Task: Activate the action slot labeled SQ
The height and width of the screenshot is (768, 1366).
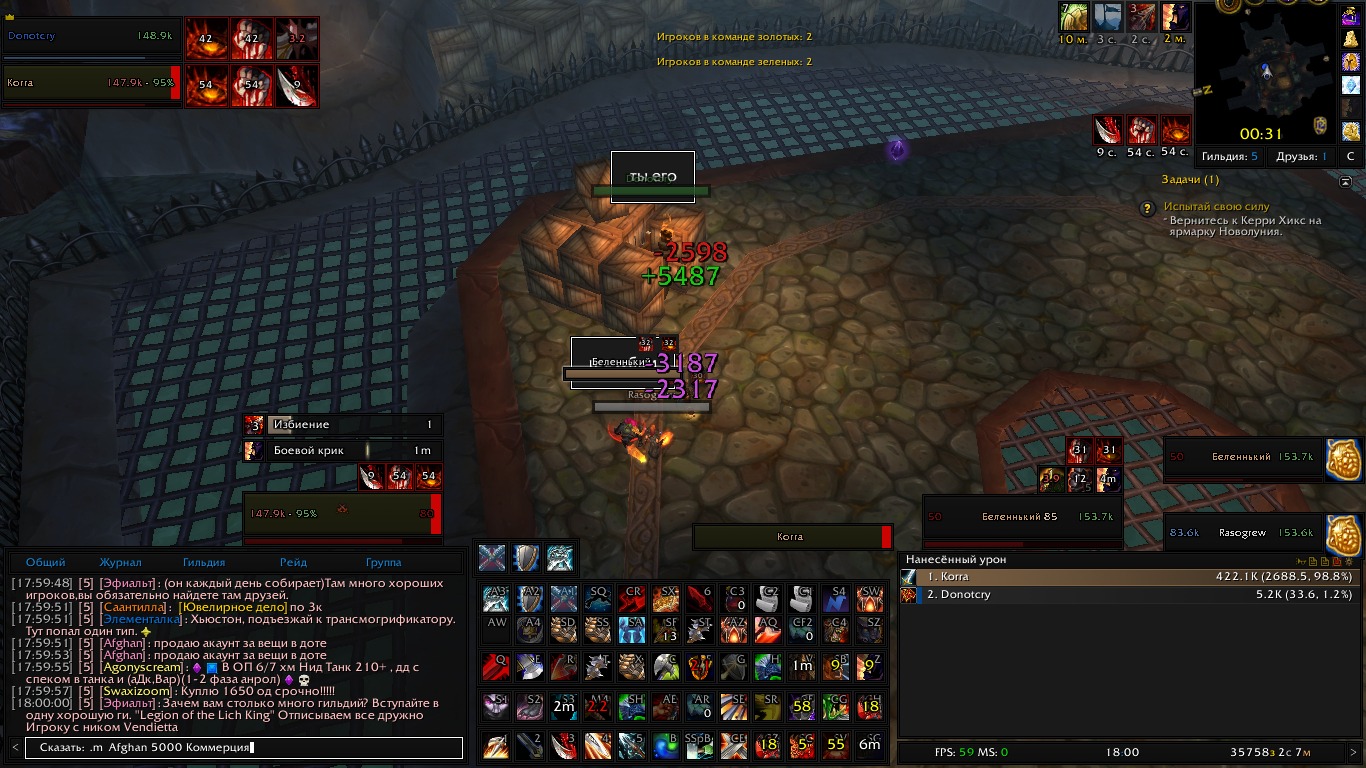Action: [598, 599]
